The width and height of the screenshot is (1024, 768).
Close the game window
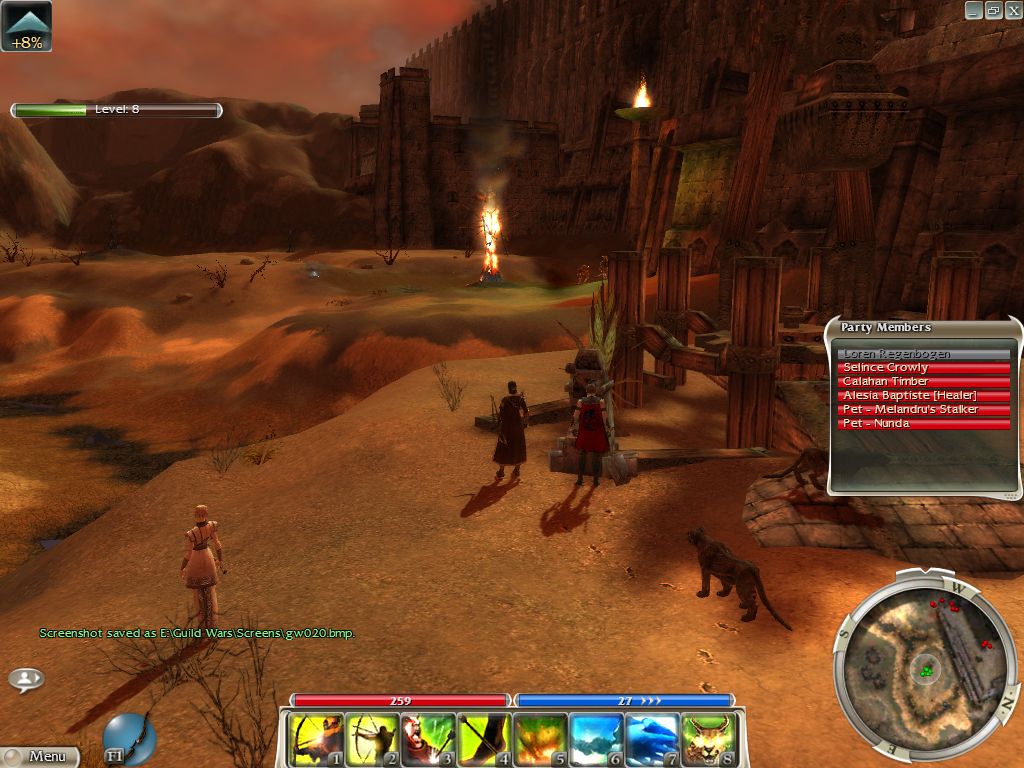[1012, 10]
